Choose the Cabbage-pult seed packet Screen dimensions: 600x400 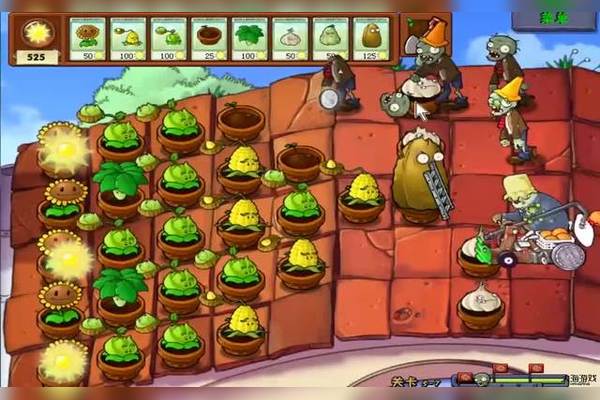(x=169, y=38)
